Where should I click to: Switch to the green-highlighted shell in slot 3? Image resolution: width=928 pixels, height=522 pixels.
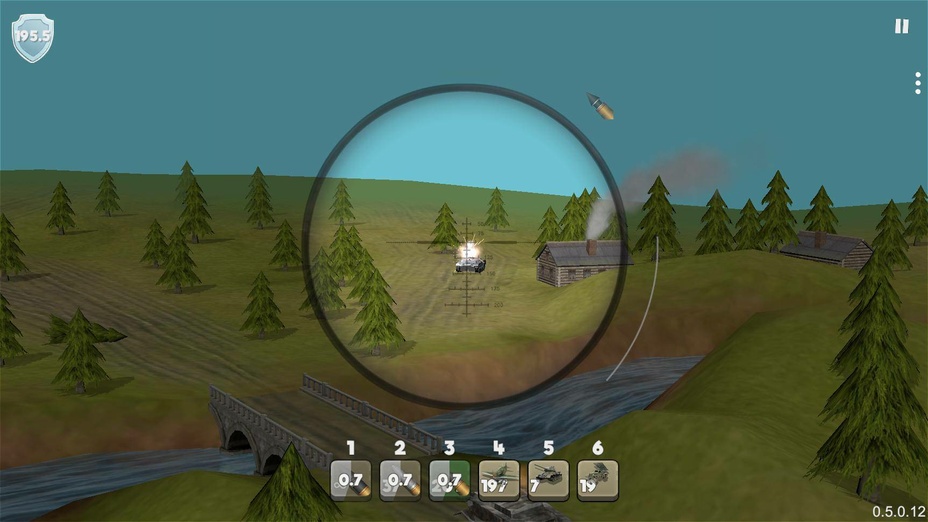pyautogui.click(x=449, y=480)
